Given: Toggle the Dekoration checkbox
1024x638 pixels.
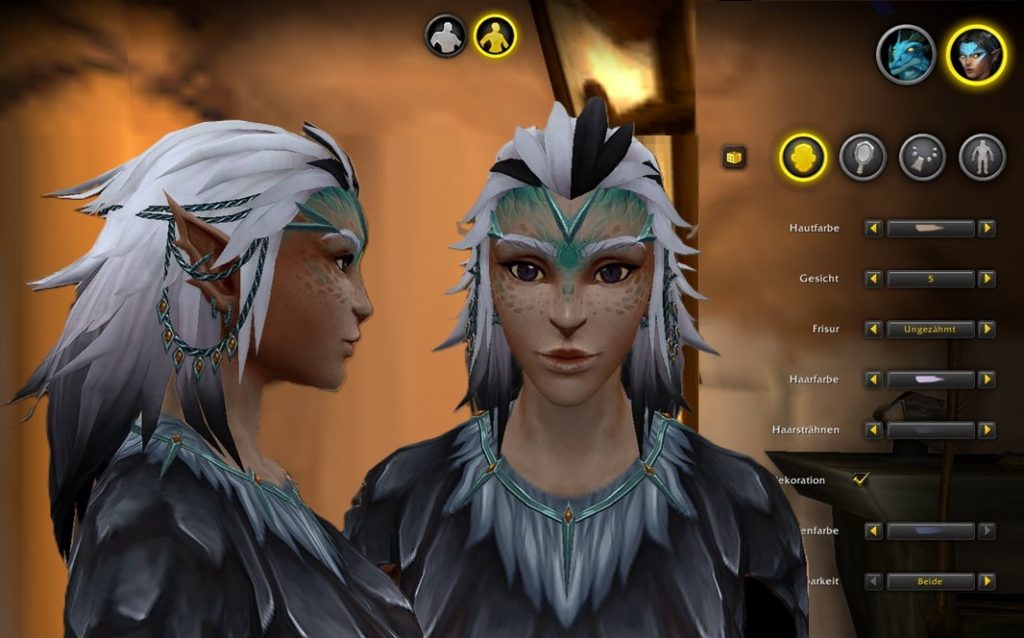Looking at the screenshot, I should [x=860, y=480].
